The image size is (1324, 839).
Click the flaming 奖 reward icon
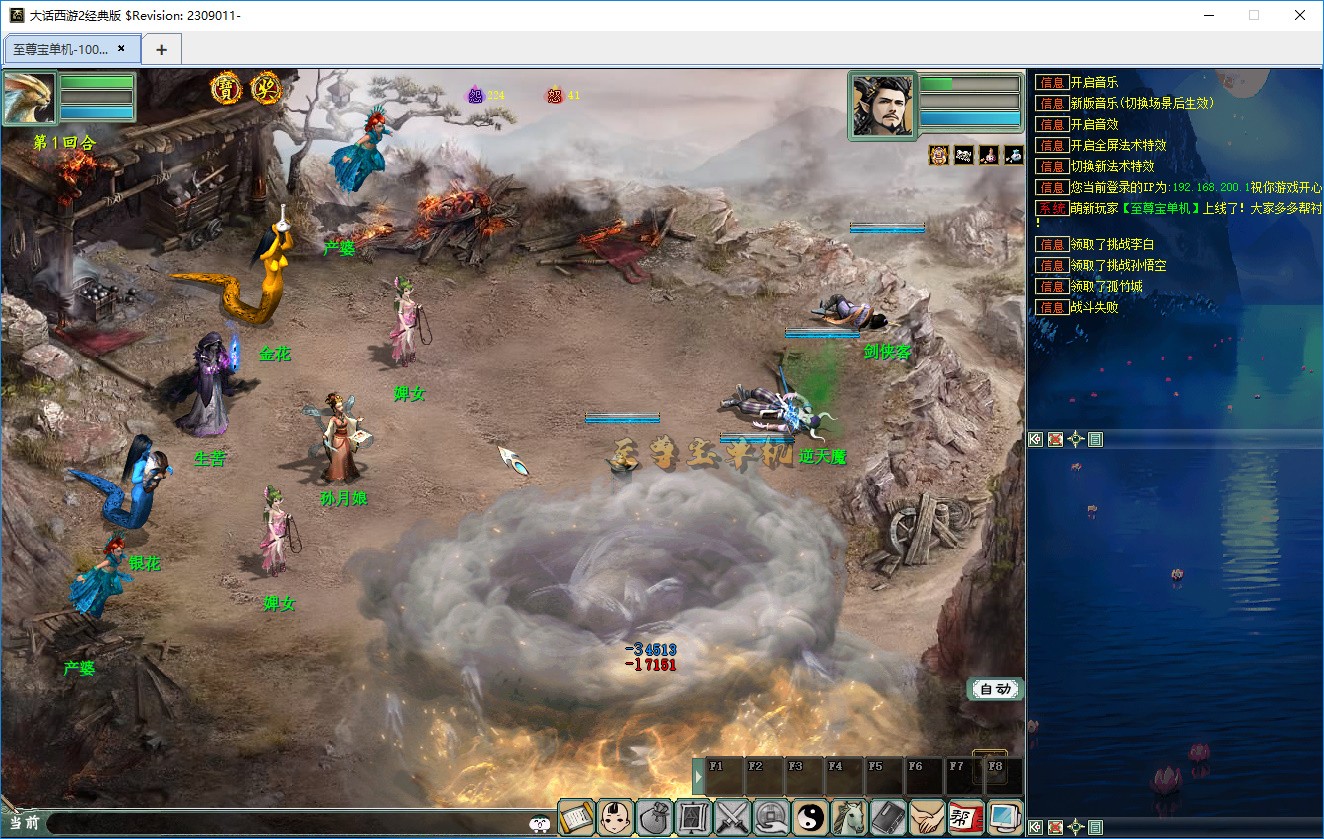(x=266, y=89)
